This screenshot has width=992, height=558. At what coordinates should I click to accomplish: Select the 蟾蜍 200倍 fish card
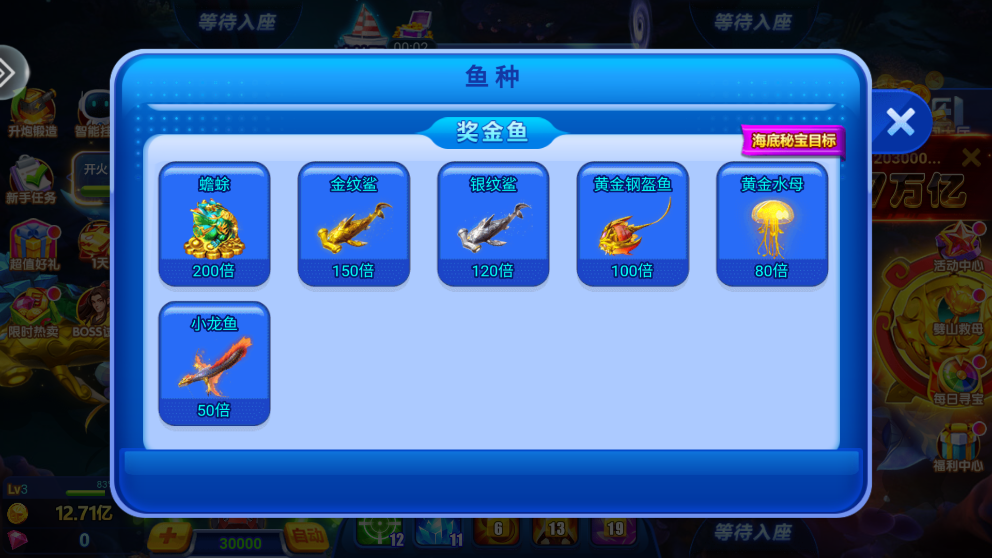[214, 225]
